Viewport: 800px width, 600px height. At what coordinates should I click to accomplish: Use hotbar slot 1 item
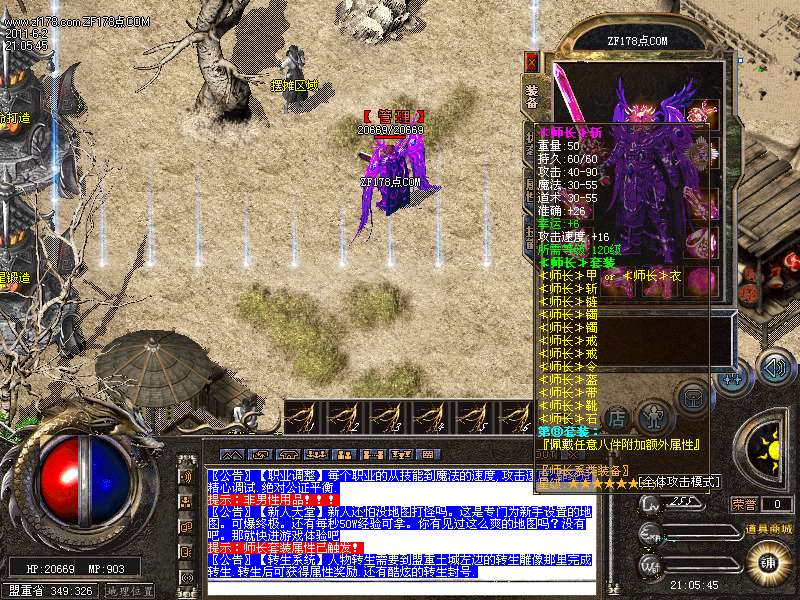pyautogui.click(x=303, y=416)
